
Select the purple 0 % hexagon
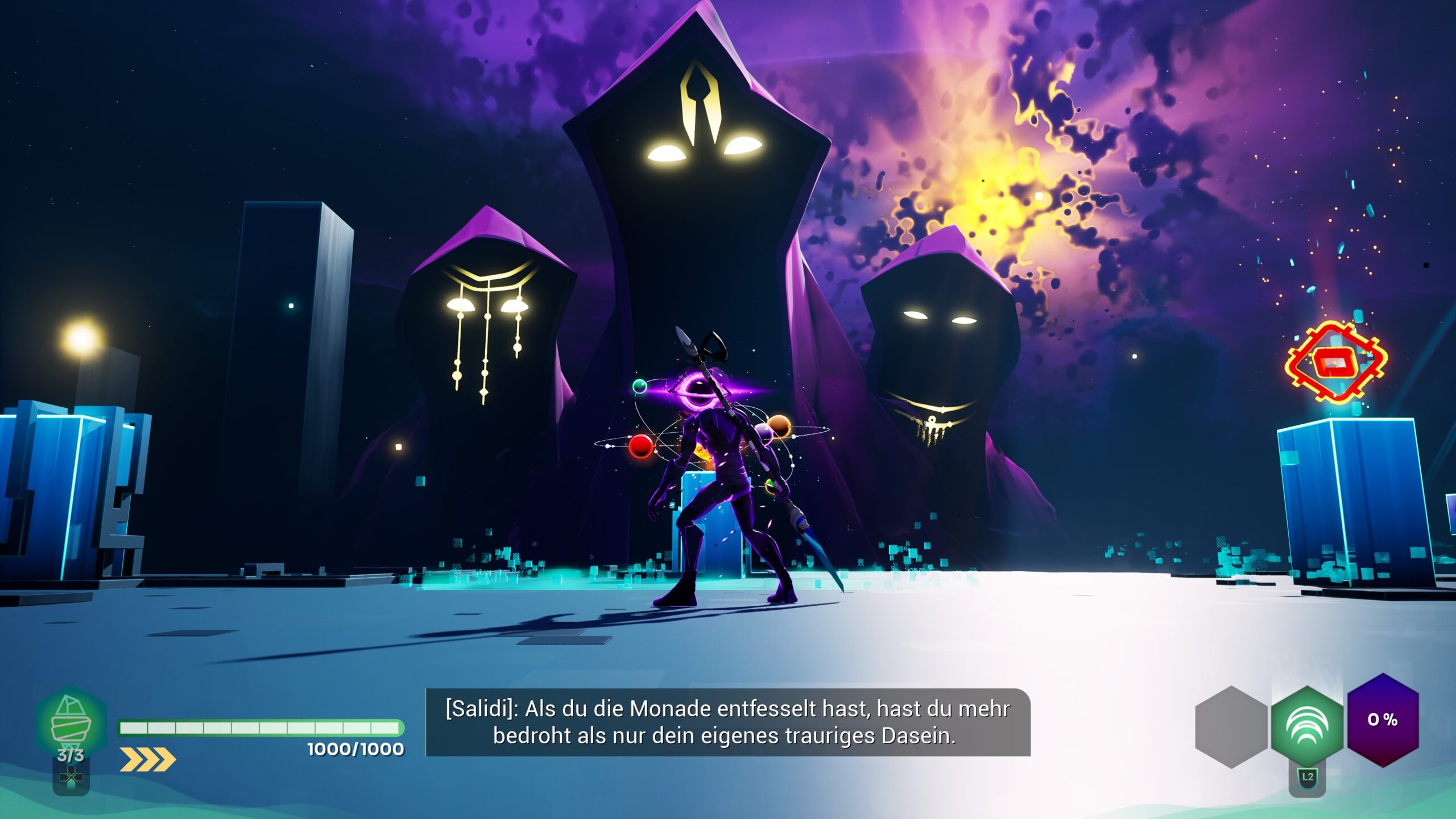tap(1383, 719)
